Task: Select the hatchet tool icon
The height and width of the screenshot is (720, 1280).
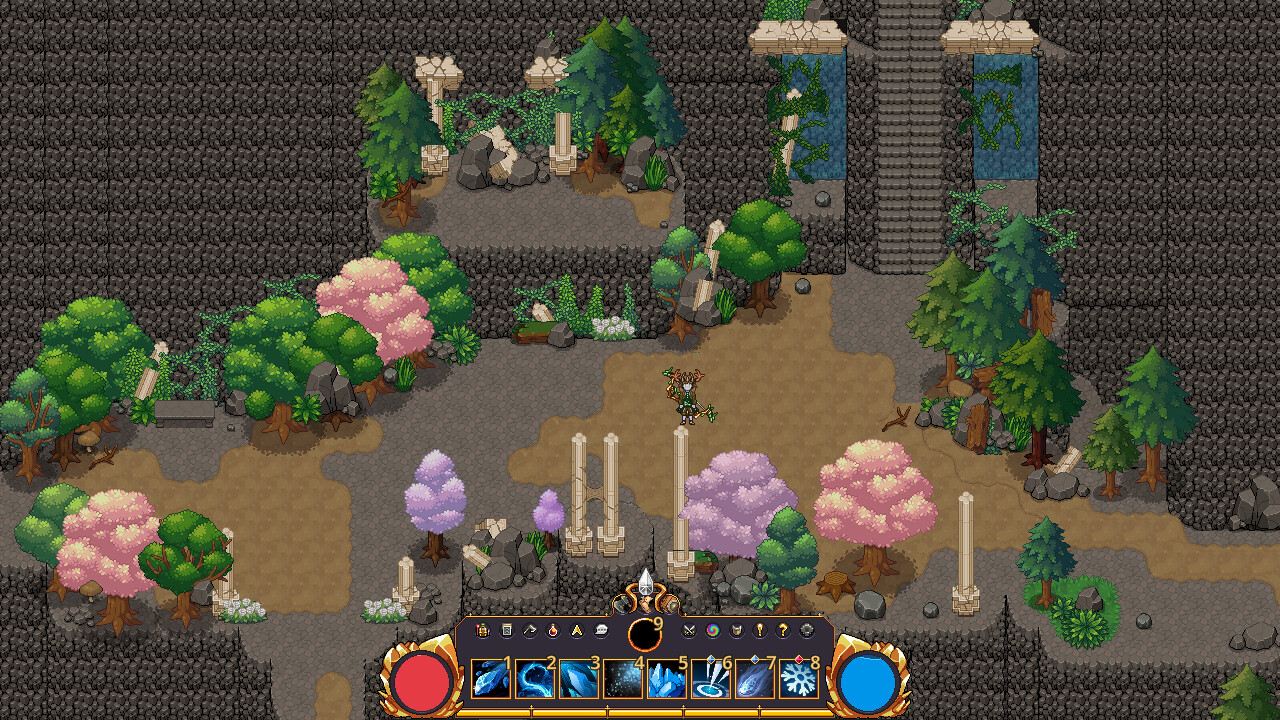Action: 528,631
